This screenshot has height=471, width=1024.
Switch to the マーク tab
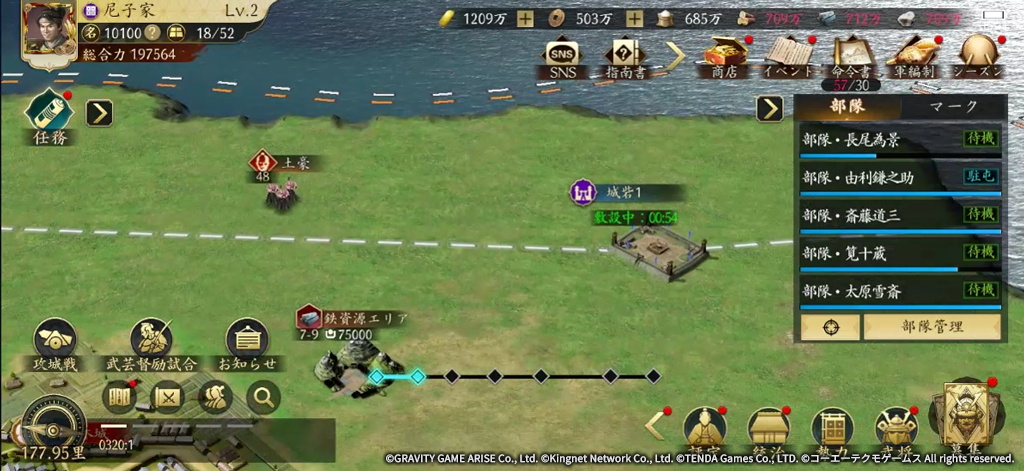click(953, 107)
